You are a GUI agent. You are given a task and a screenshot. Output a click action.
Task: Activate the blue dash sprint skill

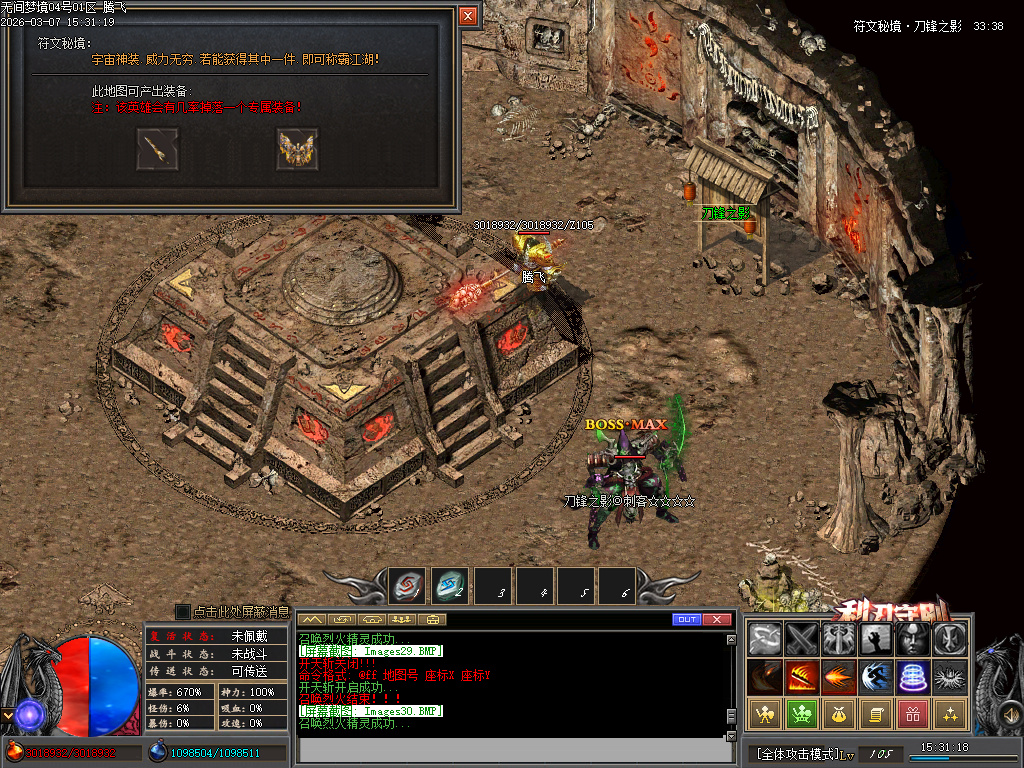[x=876, y=677]
